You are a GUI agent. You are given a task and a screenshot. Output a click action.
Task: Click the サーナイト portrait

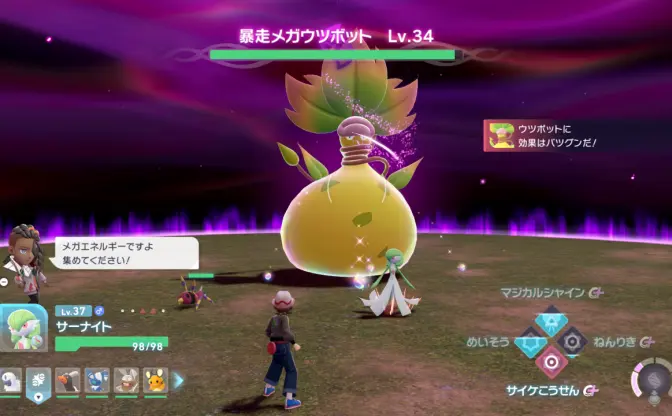tap(22, 328)
